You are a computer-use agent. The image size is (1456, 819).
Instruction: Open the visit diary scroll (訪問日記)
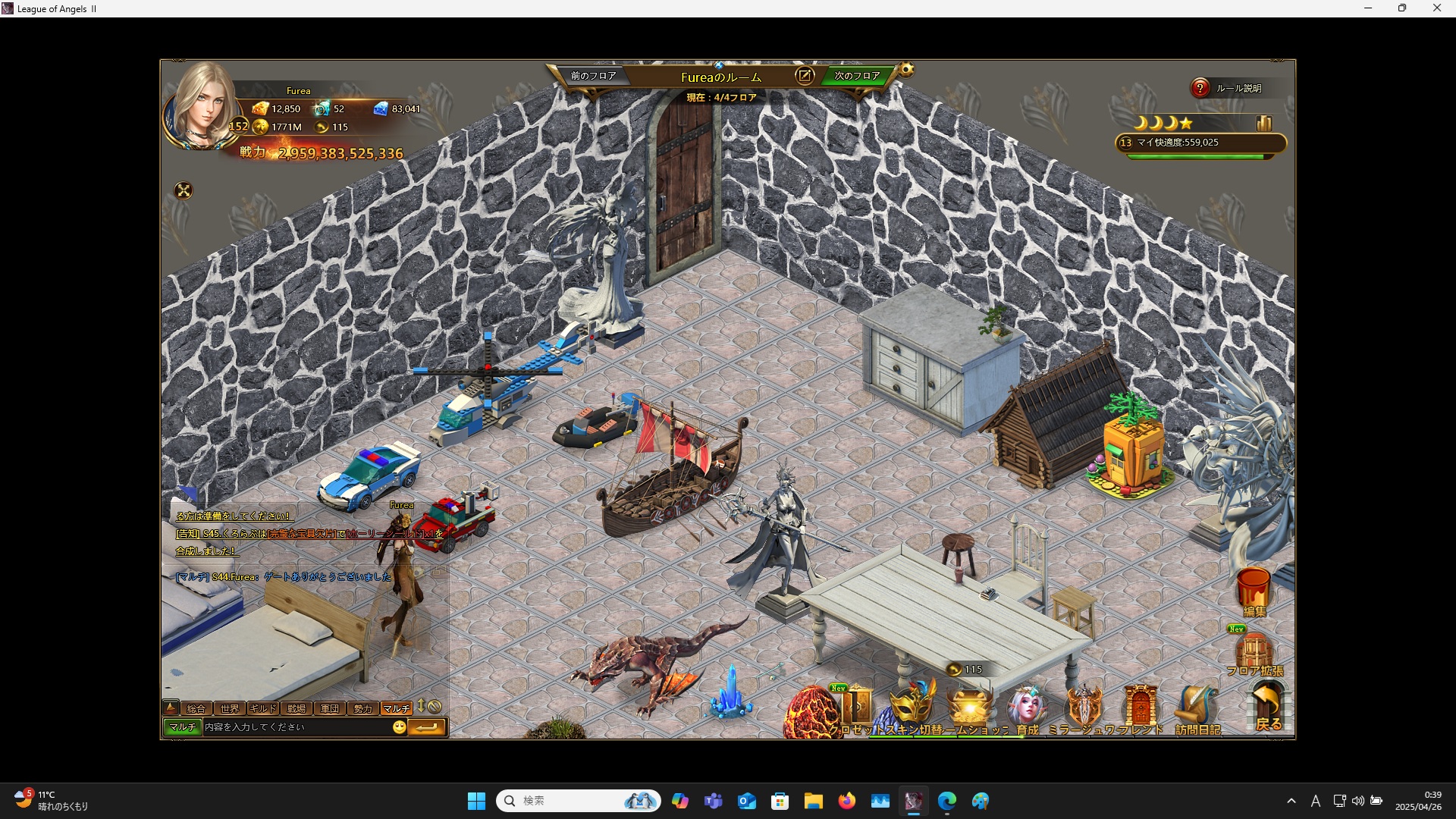pos(1197,709)
